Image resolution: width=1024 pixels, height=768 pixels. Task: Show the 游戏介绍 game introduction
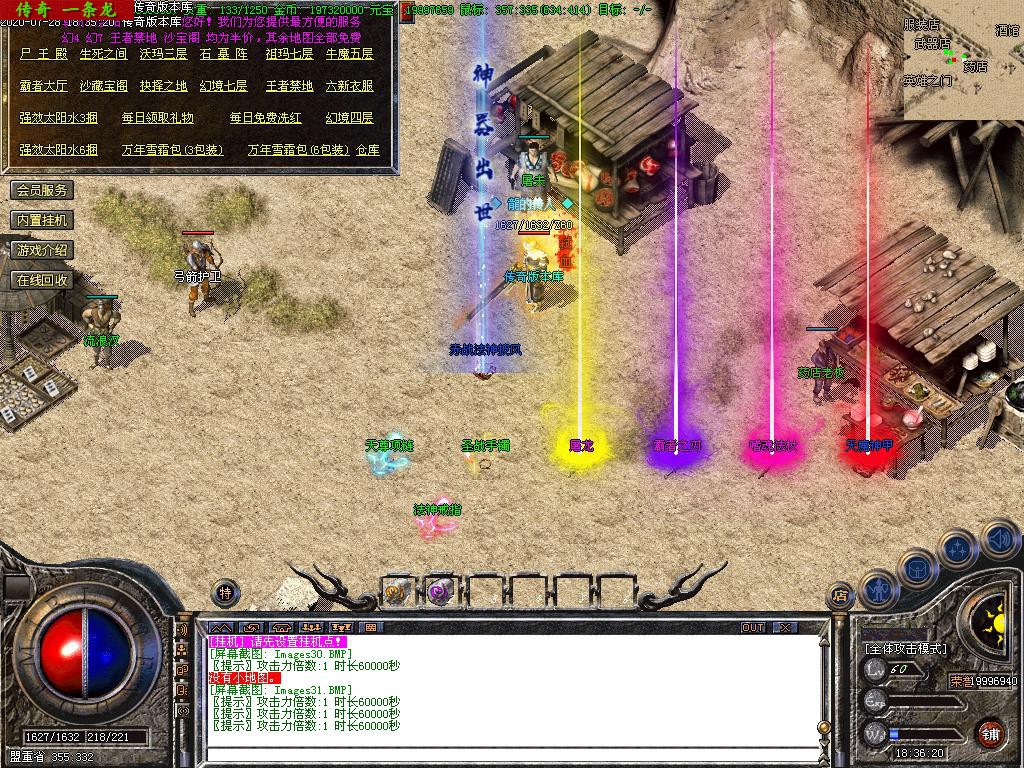coord(42,250)
